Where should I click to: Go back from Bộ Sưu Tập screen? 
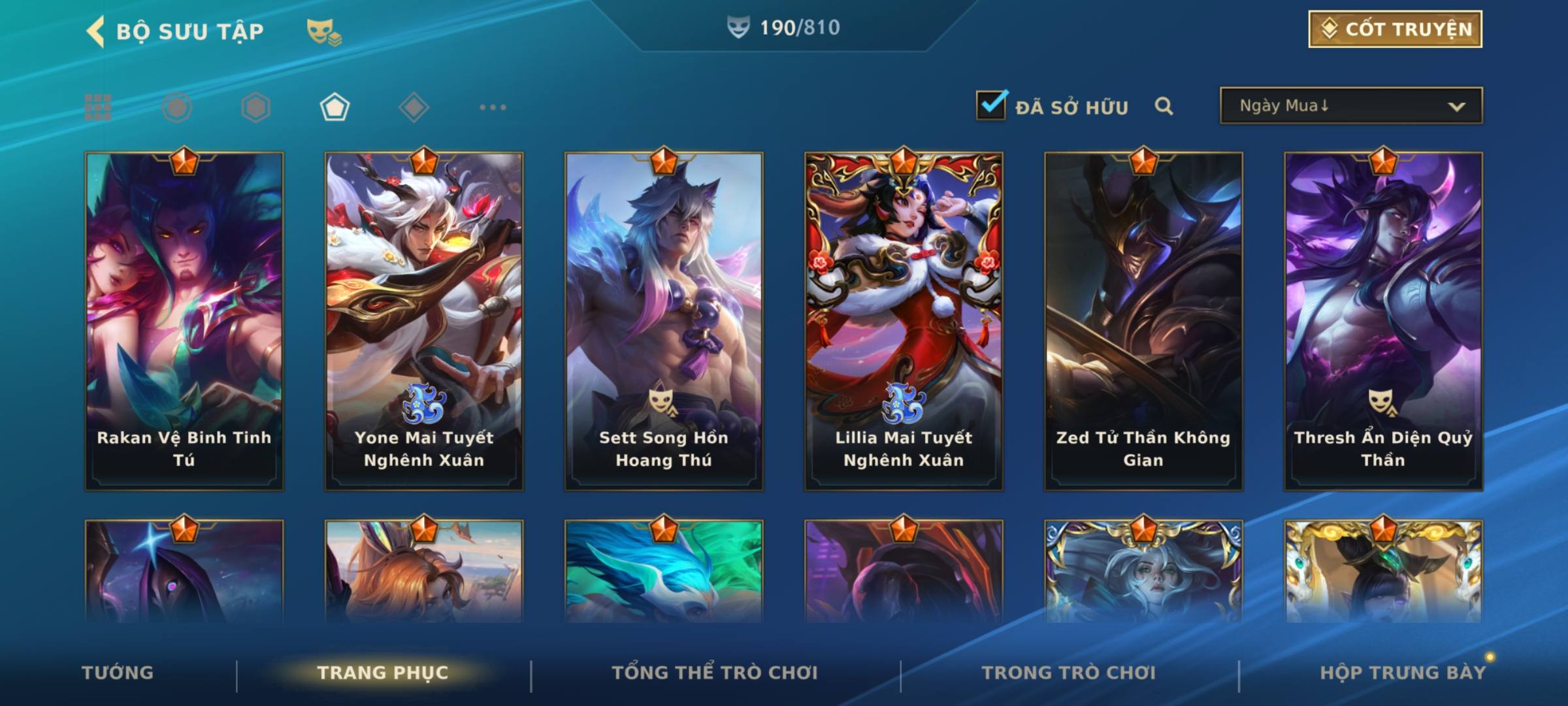point(96,31)
